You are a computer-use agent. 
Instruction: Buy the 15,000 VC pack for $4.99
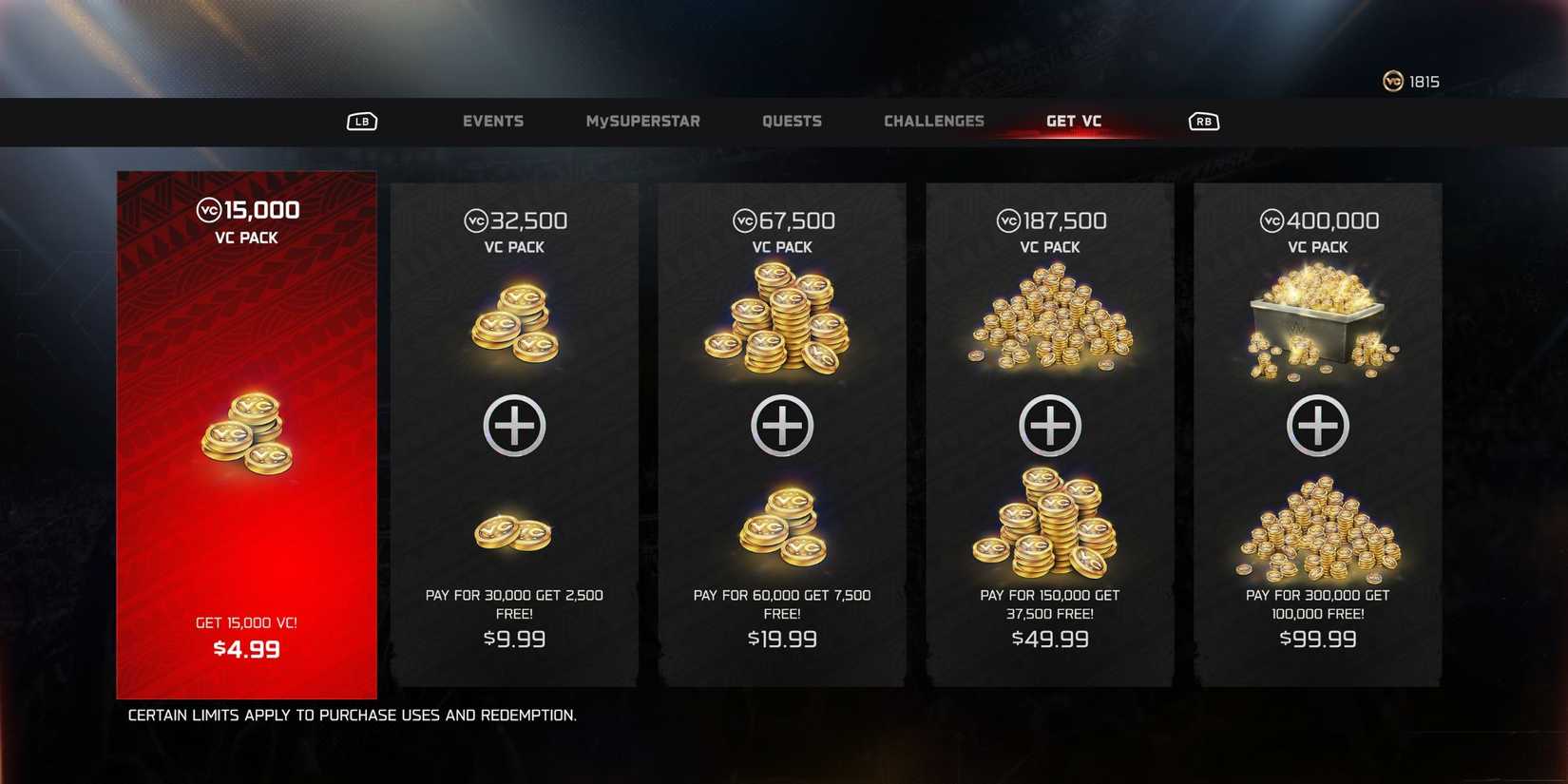[250, 649]
